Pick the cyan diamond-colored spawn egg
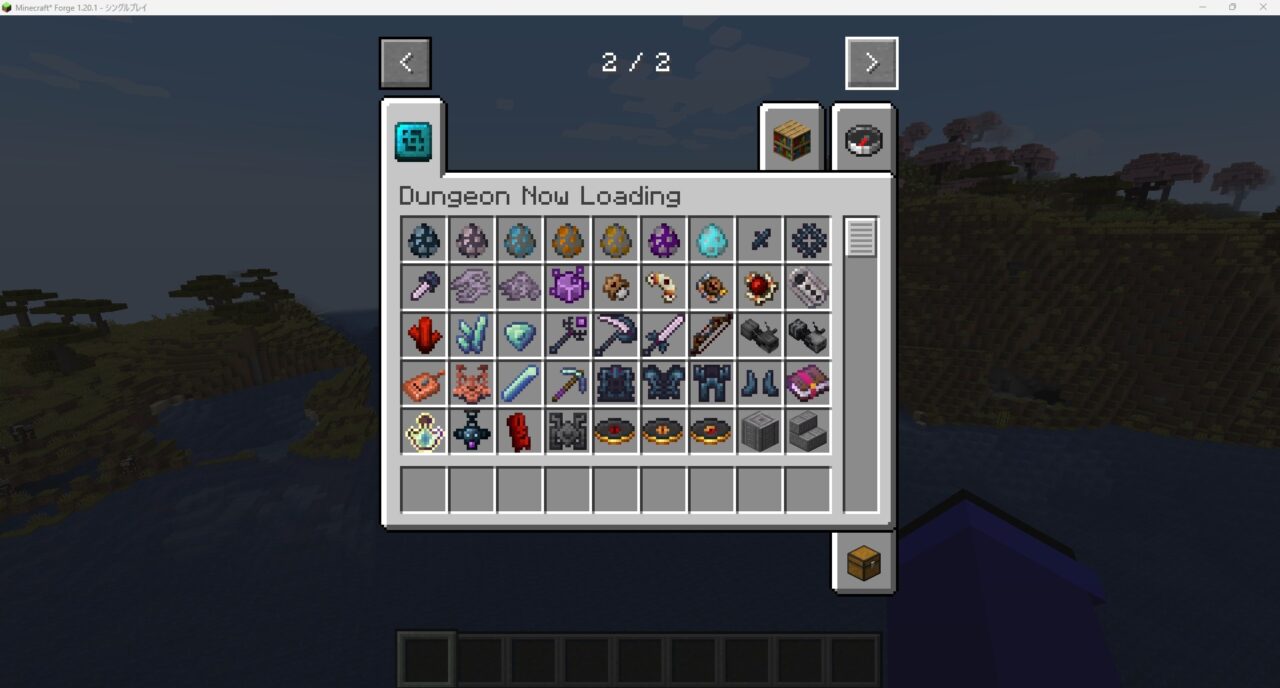Image resolution: width=1280 pixels, height=688 pixels. [711, 240]
